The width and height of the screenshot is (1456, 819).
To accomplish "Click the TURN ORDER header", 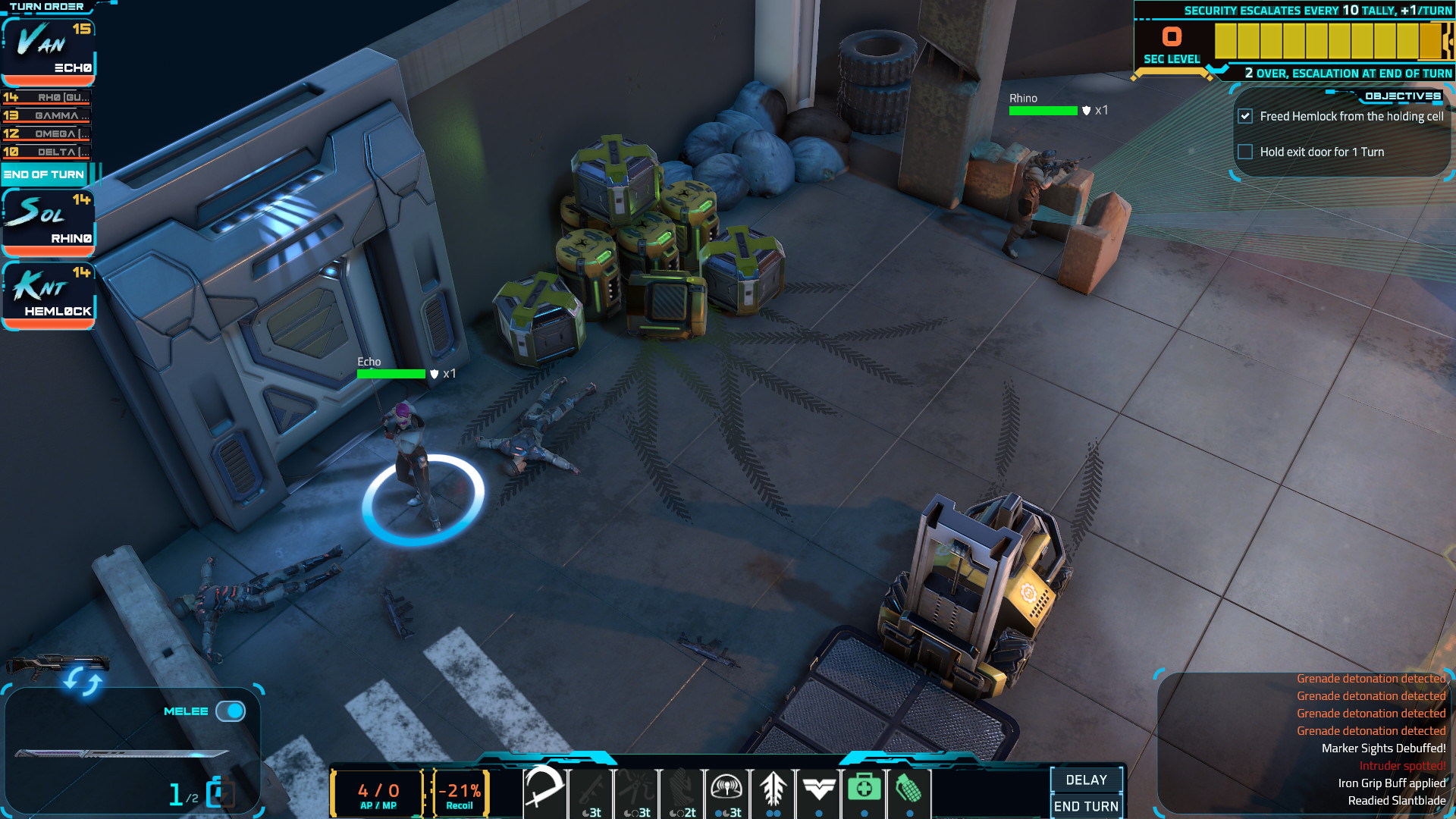I will (x=47, y=6).
